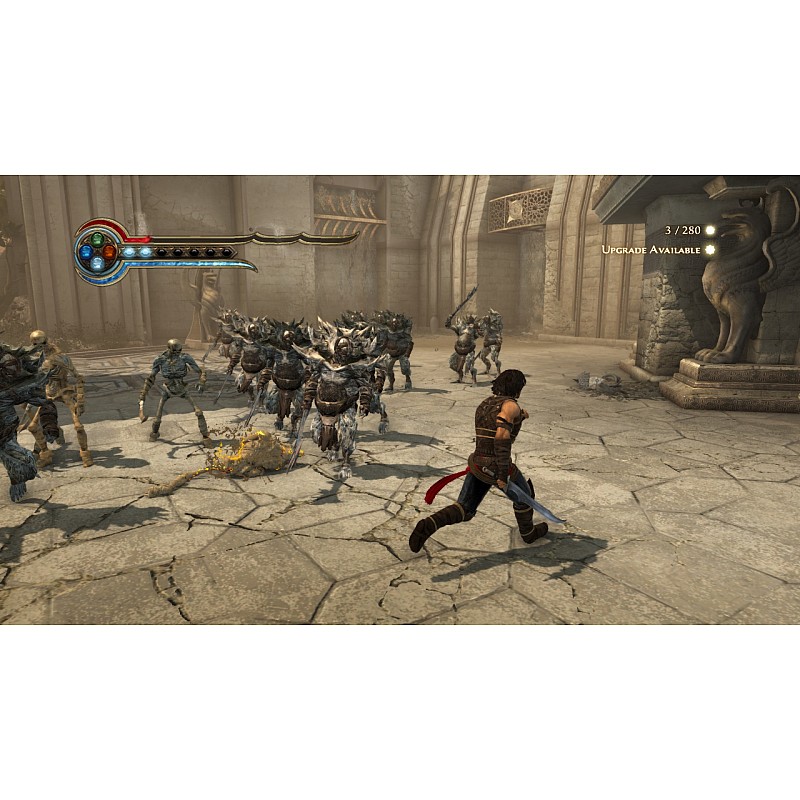Trigger the pale white power orb
The width and height of the screenshot is (800, 800).
click(x=97, y=265)
